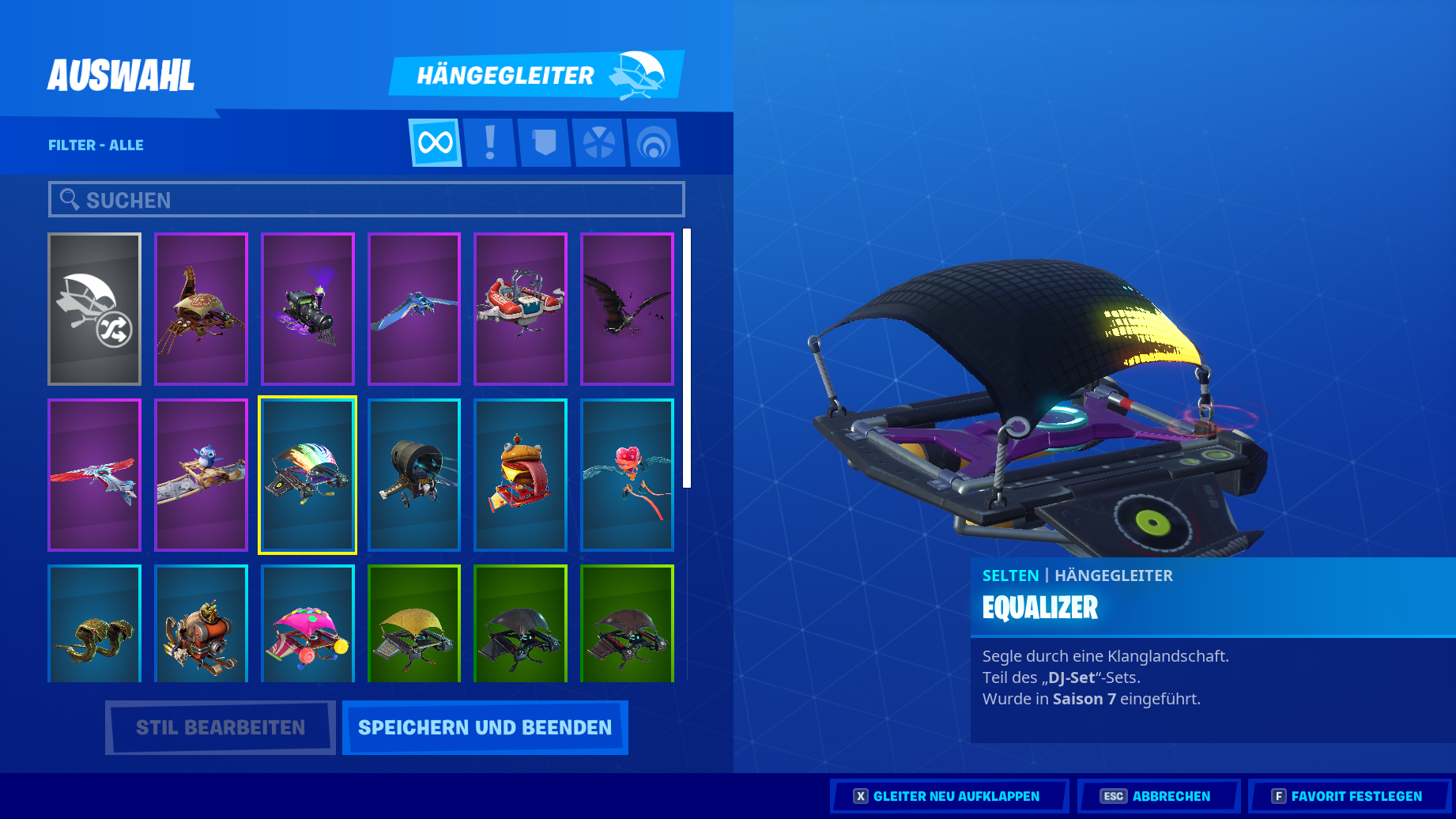Choose the shield-shaped filter tab
Image resolution: width=1456 pixels, height=819 pixels.
tap(545, 143)
